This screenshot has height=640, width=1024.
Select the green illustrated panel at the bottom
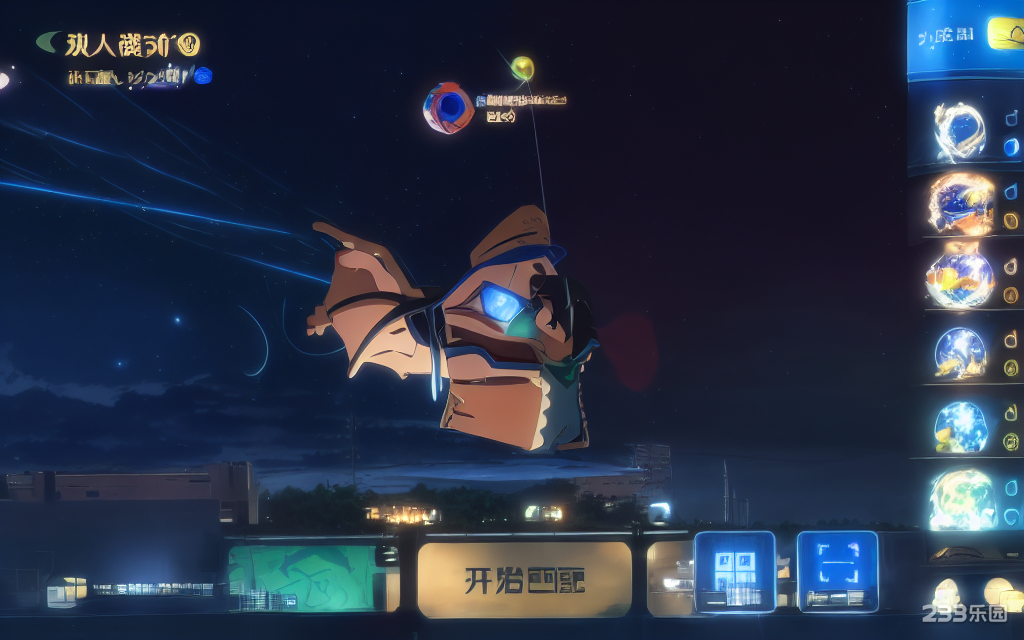point(301,577)
